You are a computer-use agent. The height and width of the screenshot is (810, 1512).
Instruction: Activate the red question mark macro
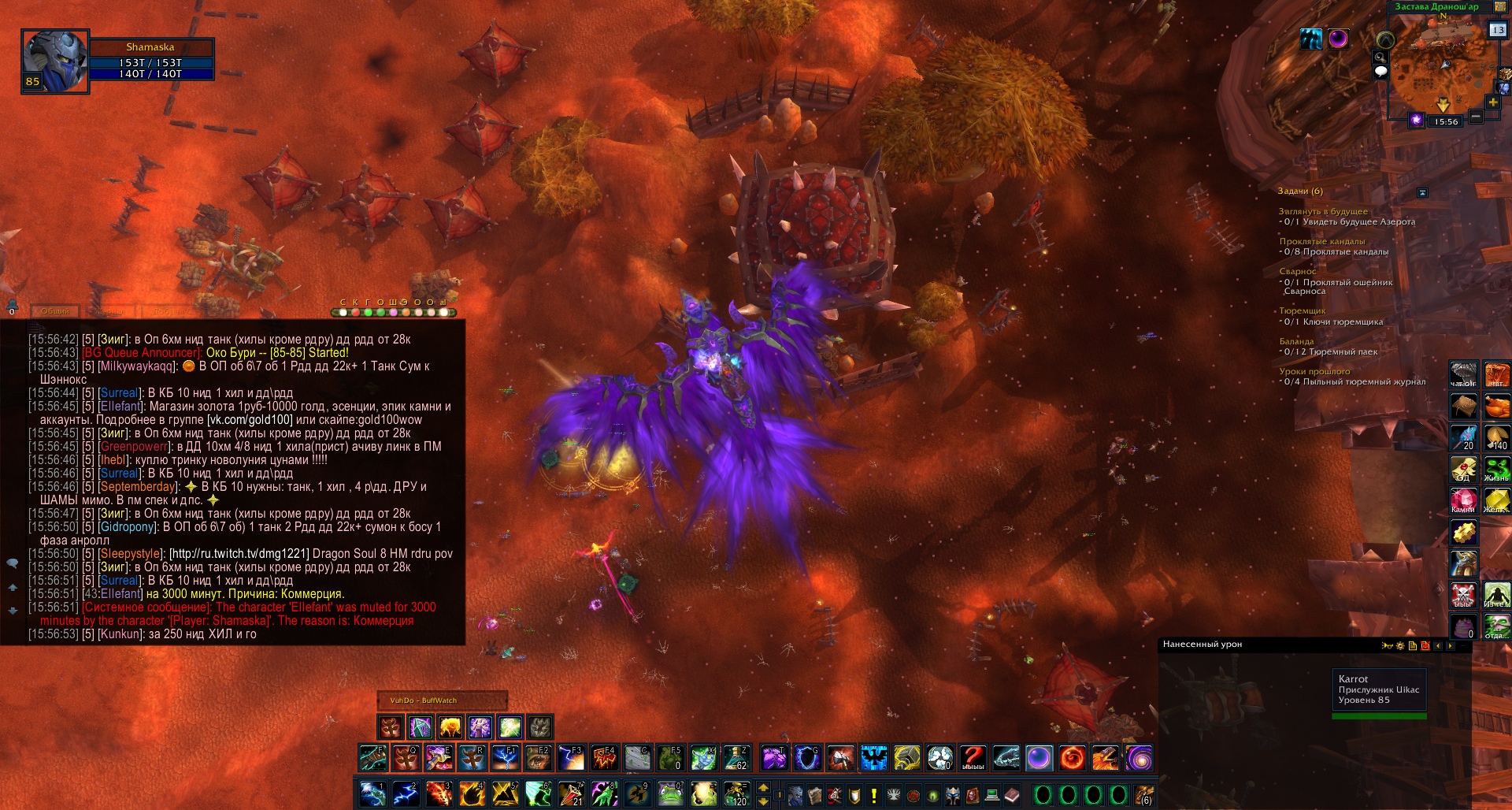pyautogui.click(x=973, y=758)
